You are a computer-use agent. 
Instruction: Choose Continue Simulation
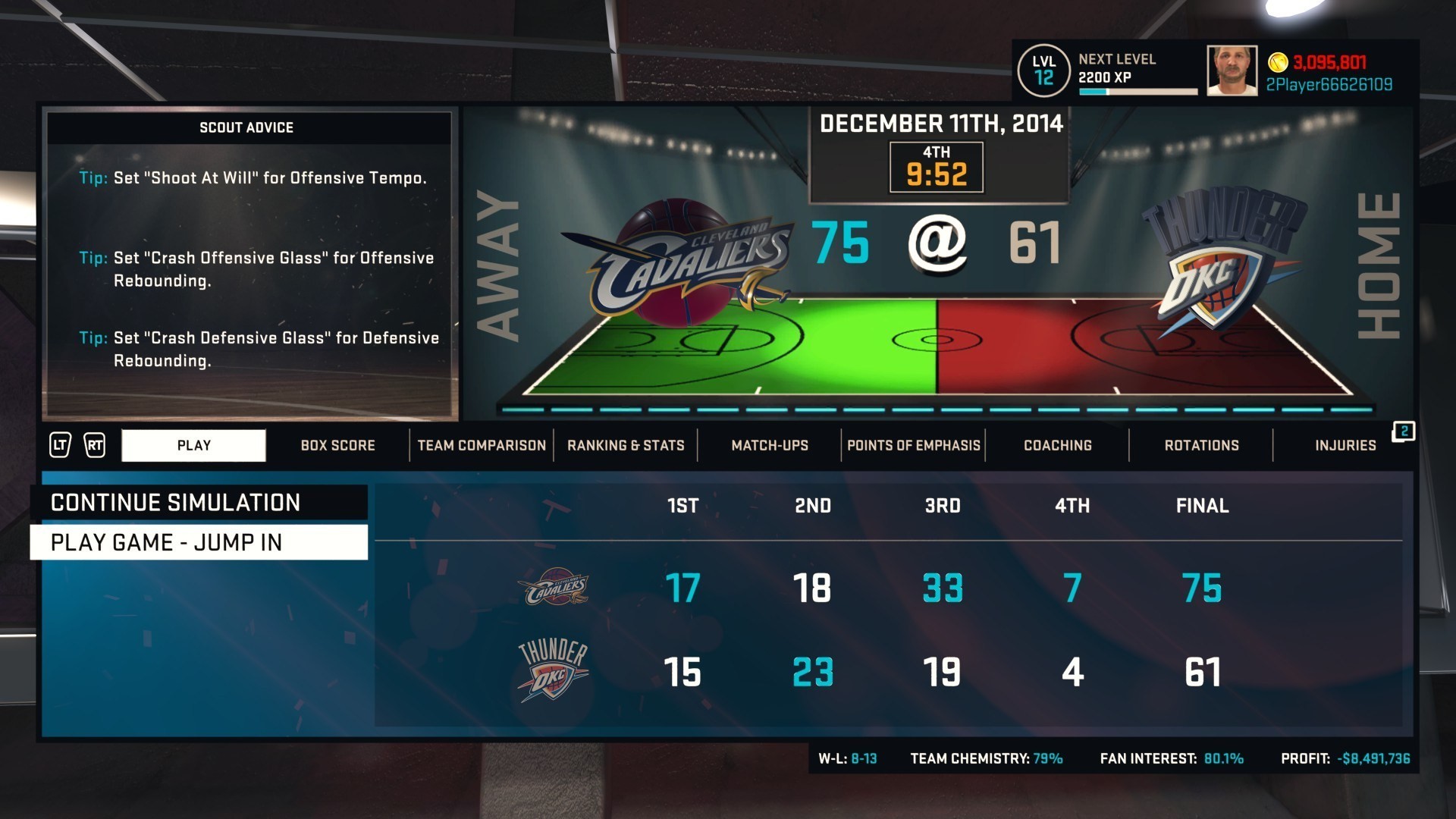174,502
